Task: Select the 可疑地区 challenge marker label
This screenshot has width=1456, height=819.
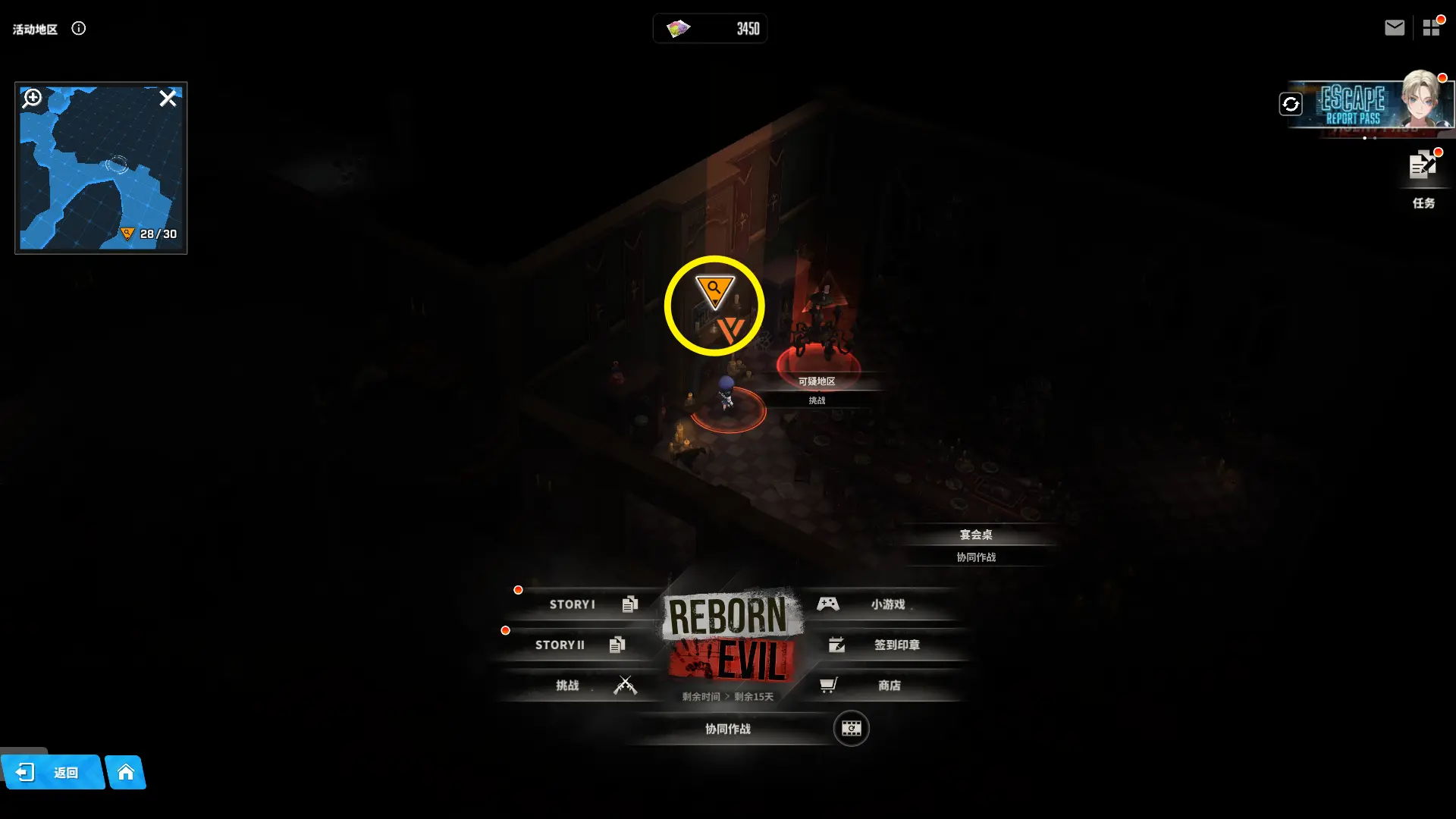Action: pos(817,381)
